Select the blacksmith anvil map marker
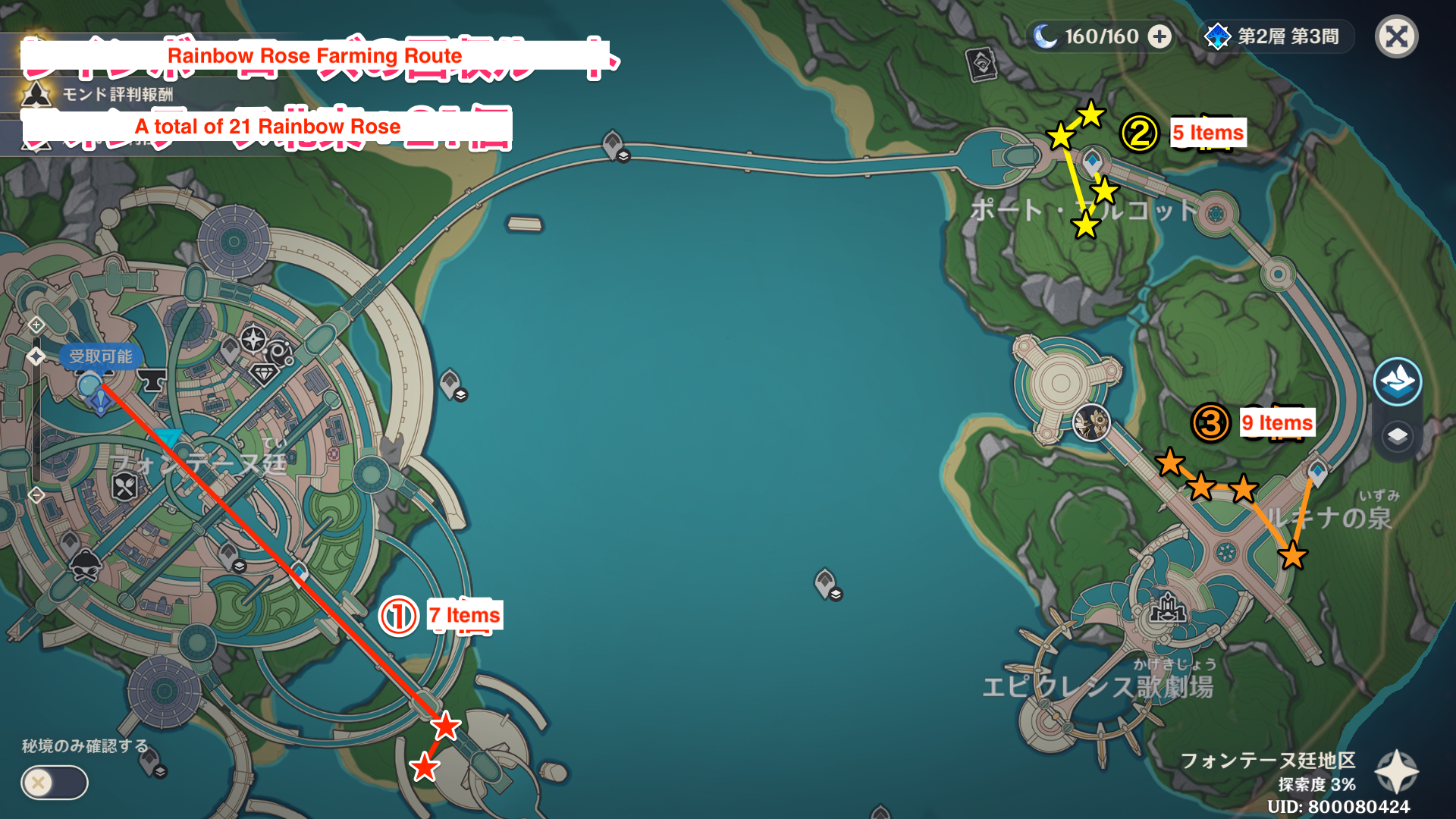Viewport: 1456px width, 819px height. [152, 379]
